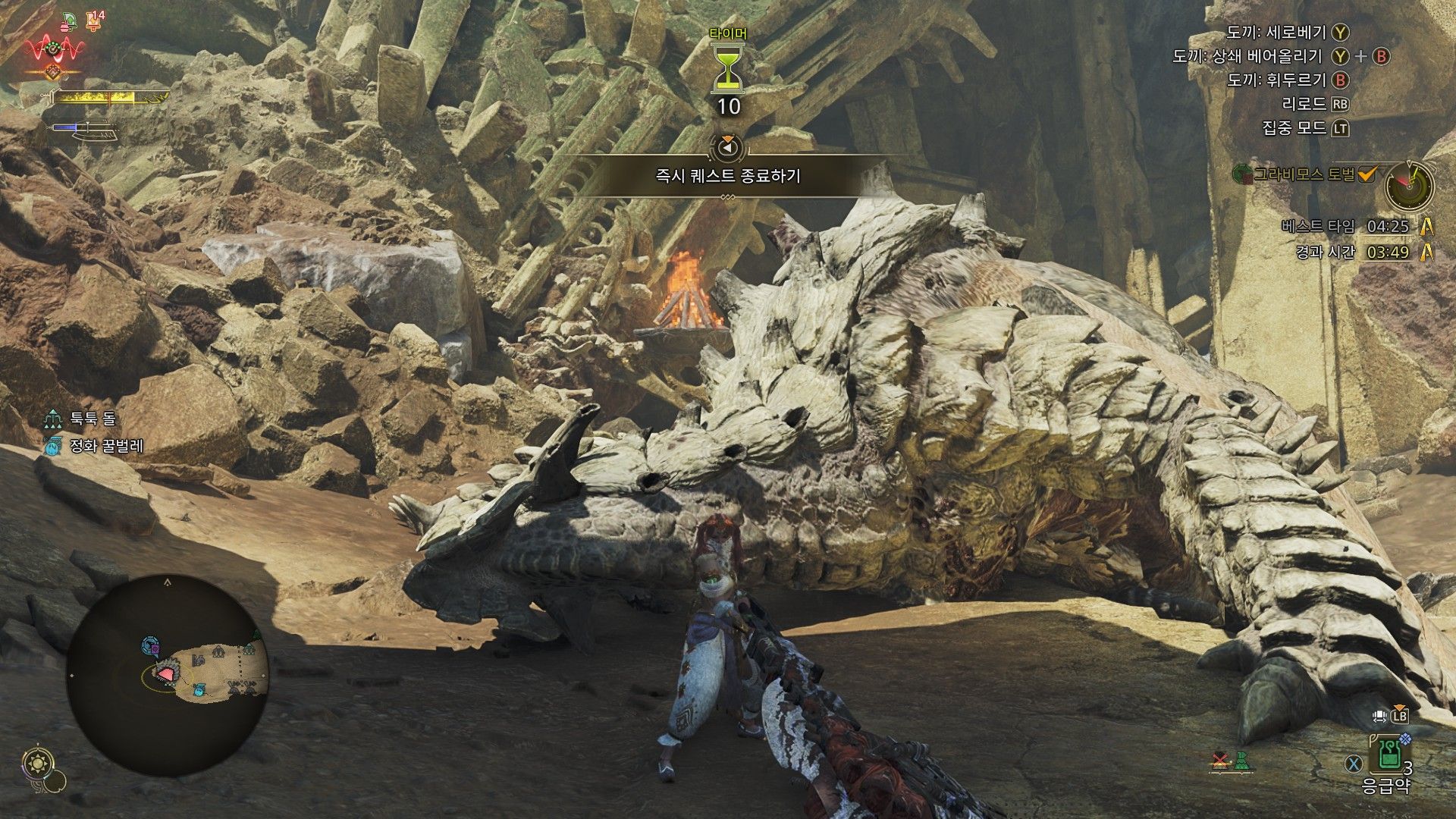1456x819 pixels.
Task: Open the 그라비모스 토벌 quest objective
Action: tap(1303, 175)
